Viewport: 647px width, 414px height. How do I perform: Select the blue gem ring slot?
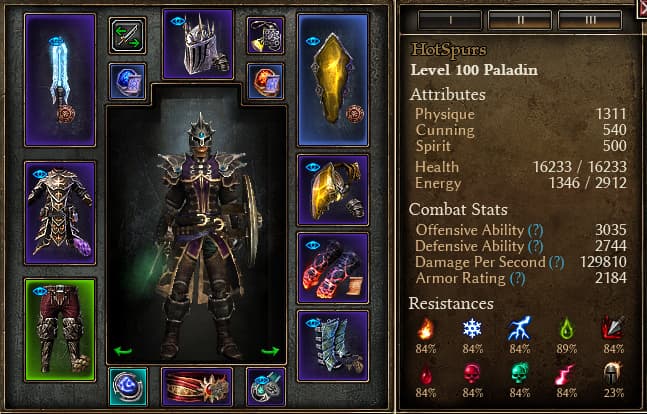tap(127, 80)
